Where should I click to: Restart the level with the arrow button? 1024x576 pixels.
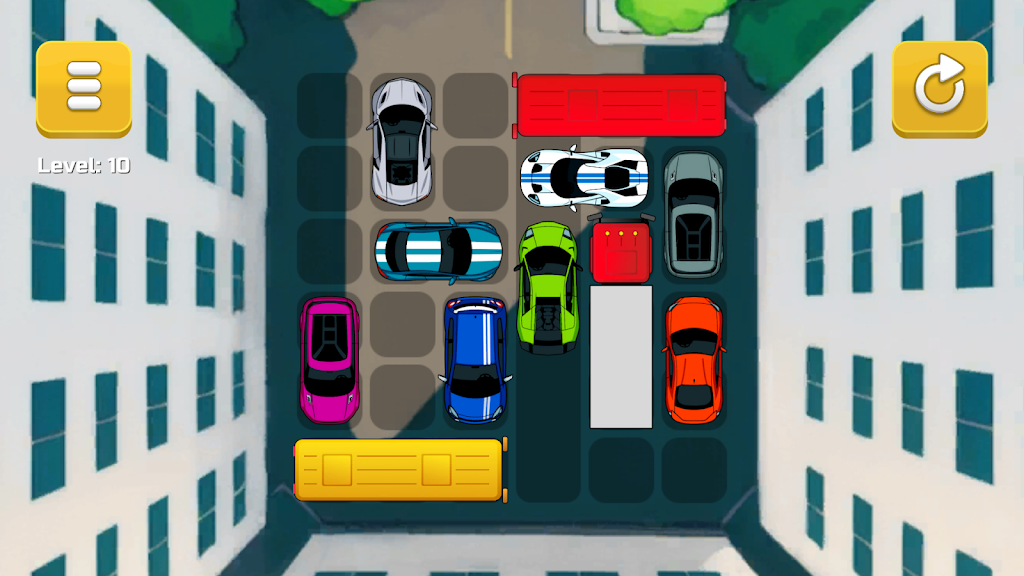940,88
